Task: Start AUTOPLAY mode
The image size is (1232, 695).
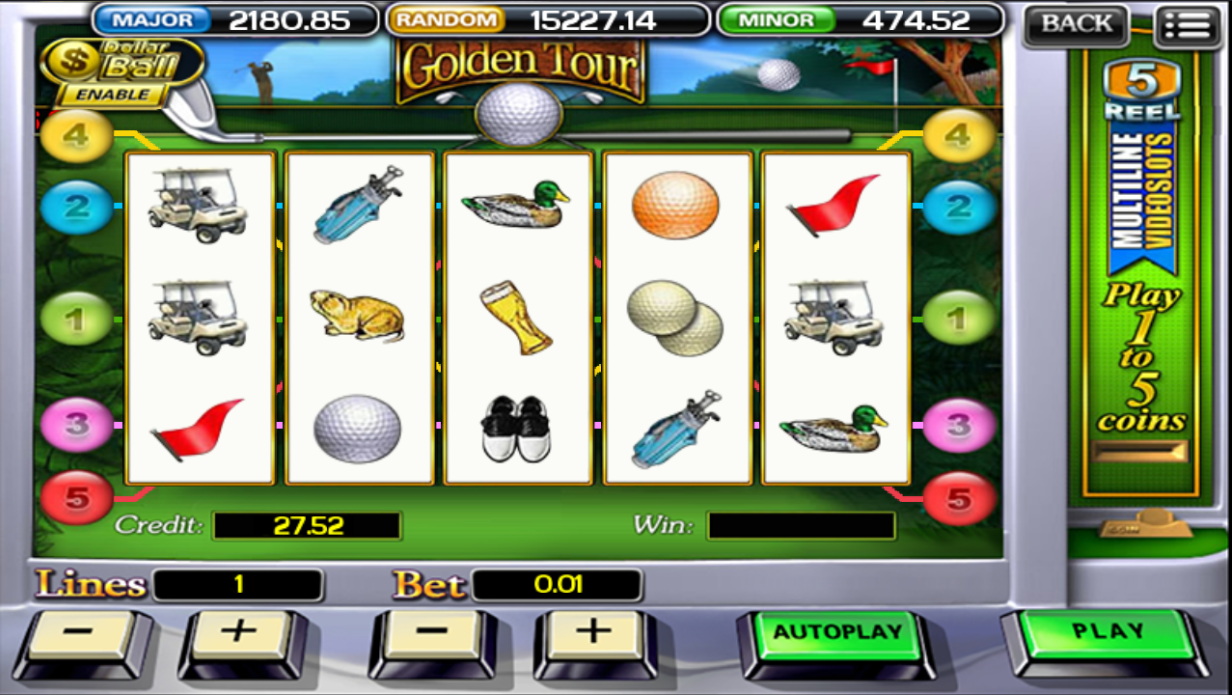Action: click(x=837, y=633)
